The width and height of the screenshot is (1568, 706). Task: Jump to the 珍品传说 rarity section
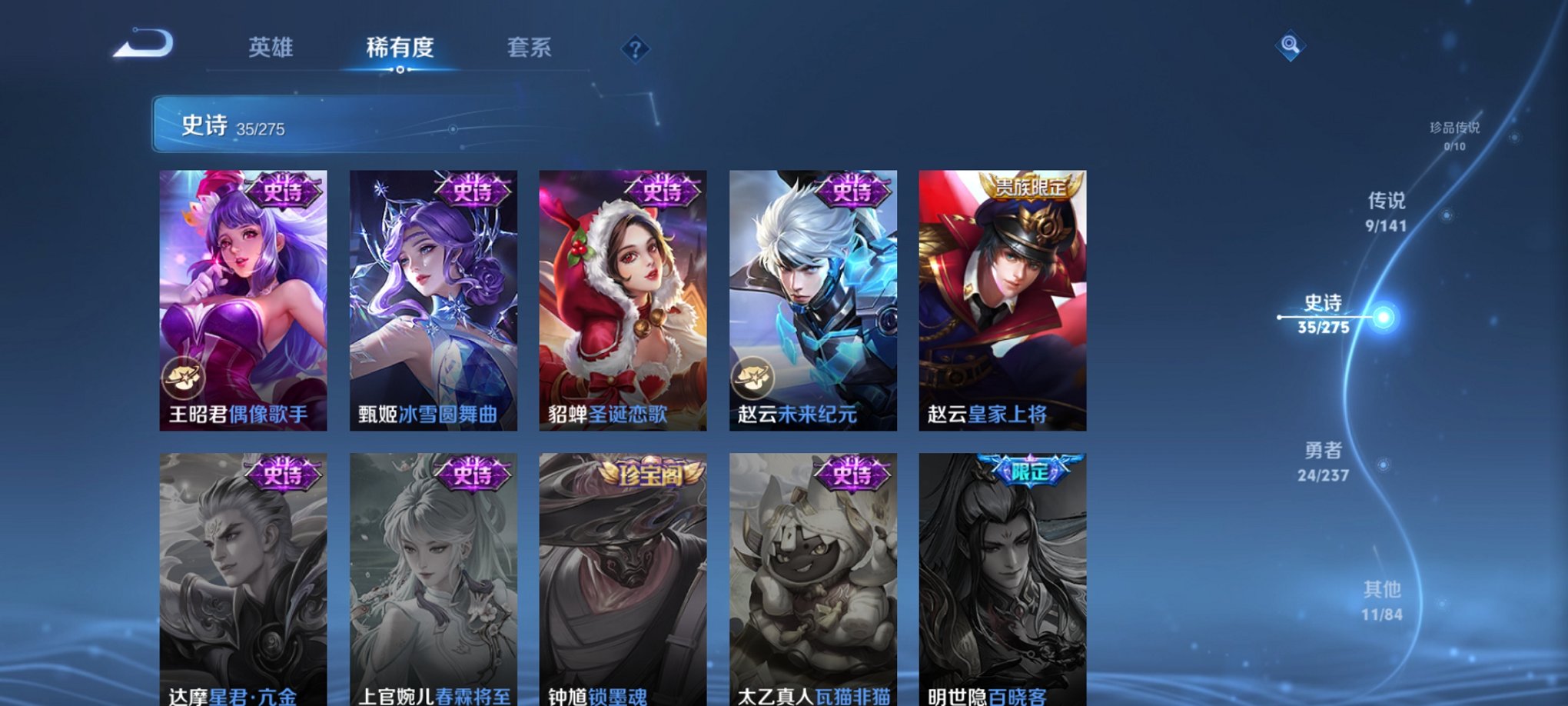click(1455, 131)
